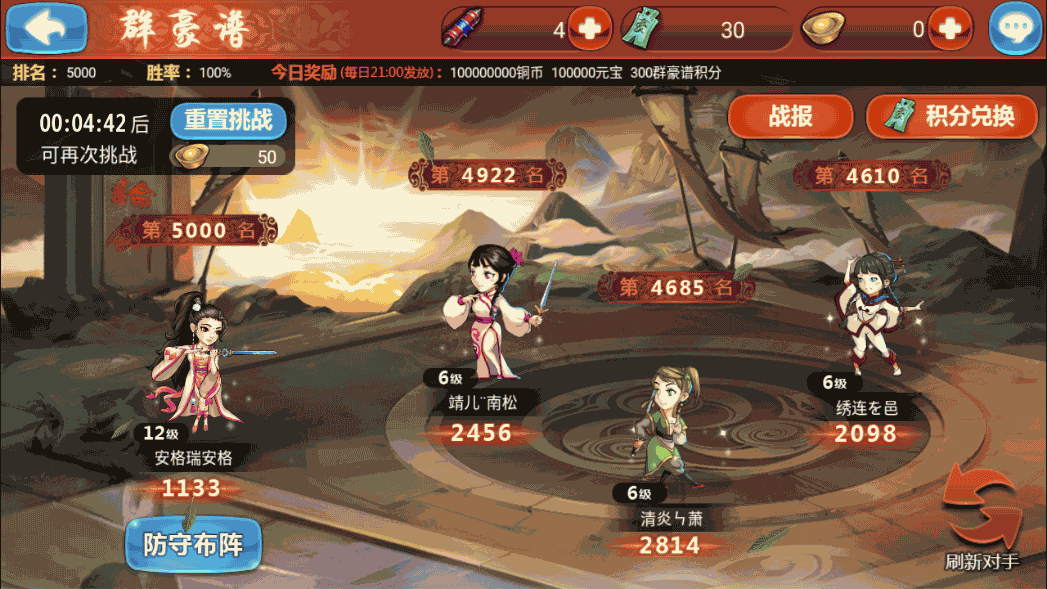The height and width of the screenshot is (589, 1047).
Task: Go back with the arrow button
Action: click(x=46, y=27)
